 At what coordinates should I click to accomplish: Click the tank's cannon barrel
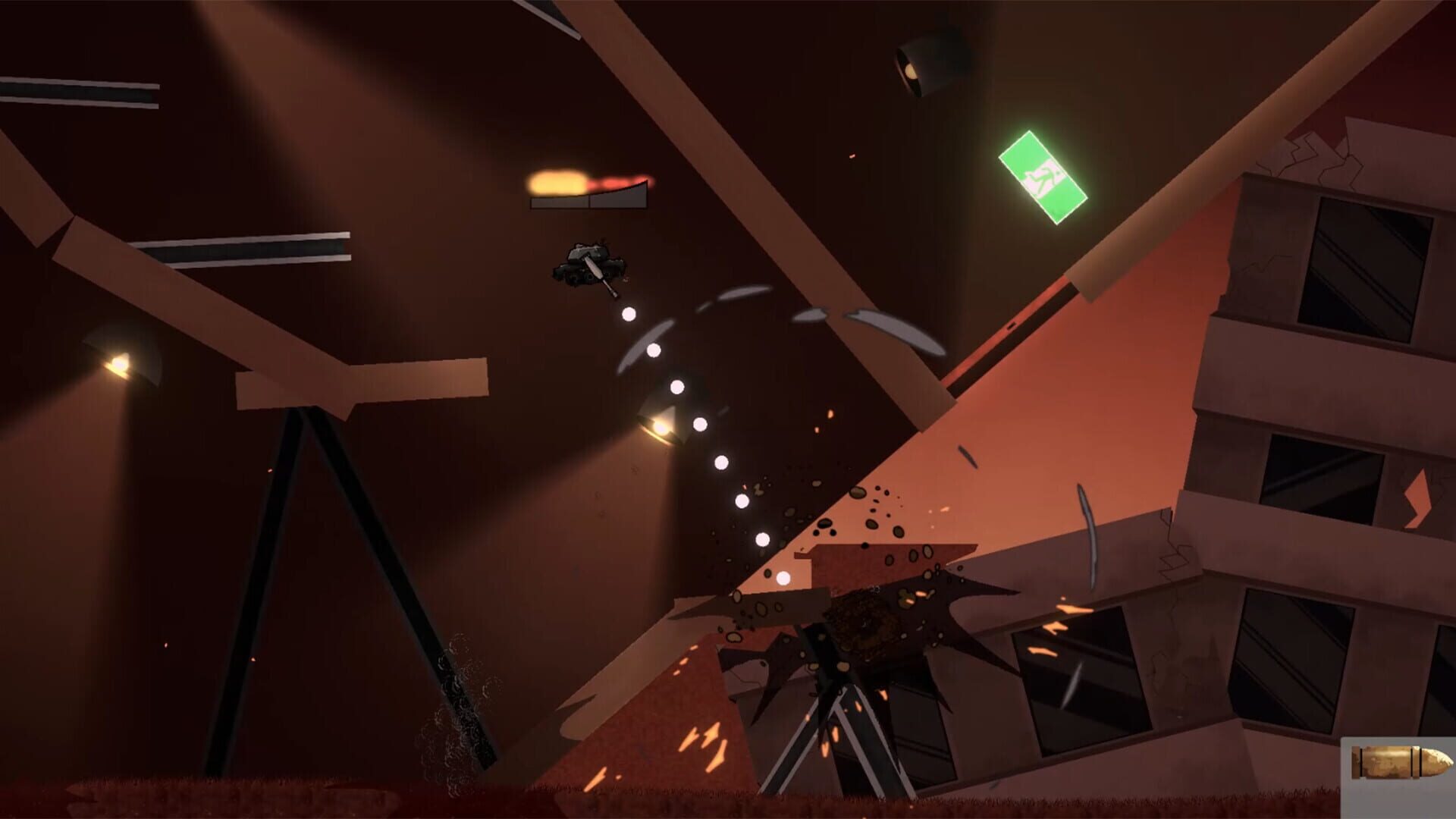(601, 279)
